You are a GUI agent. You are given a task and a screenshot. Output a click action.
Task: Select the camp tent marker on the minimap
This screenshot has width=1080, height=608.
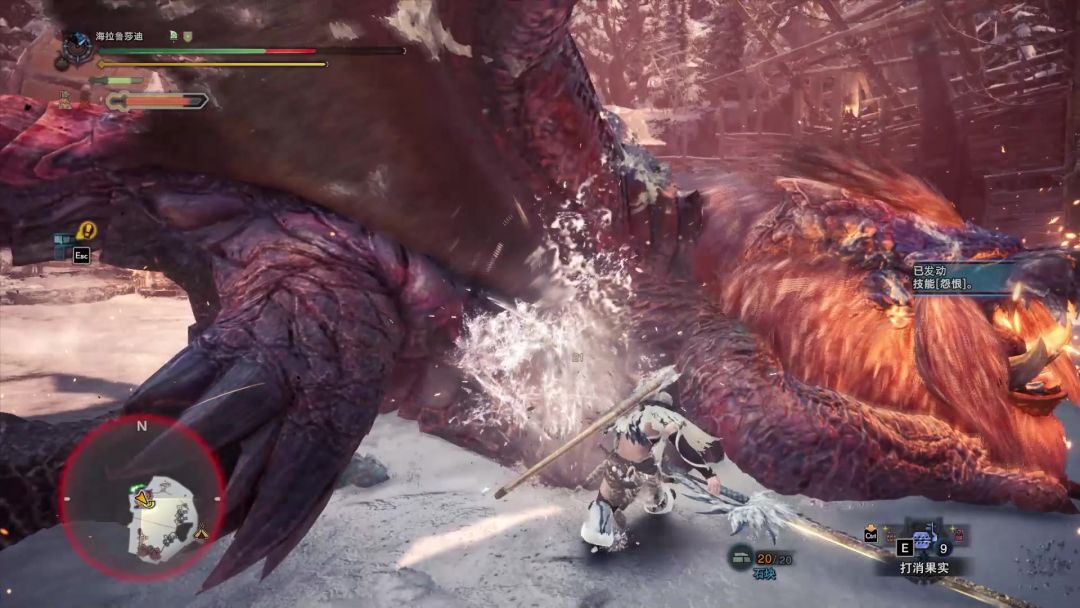pos(203,533)
